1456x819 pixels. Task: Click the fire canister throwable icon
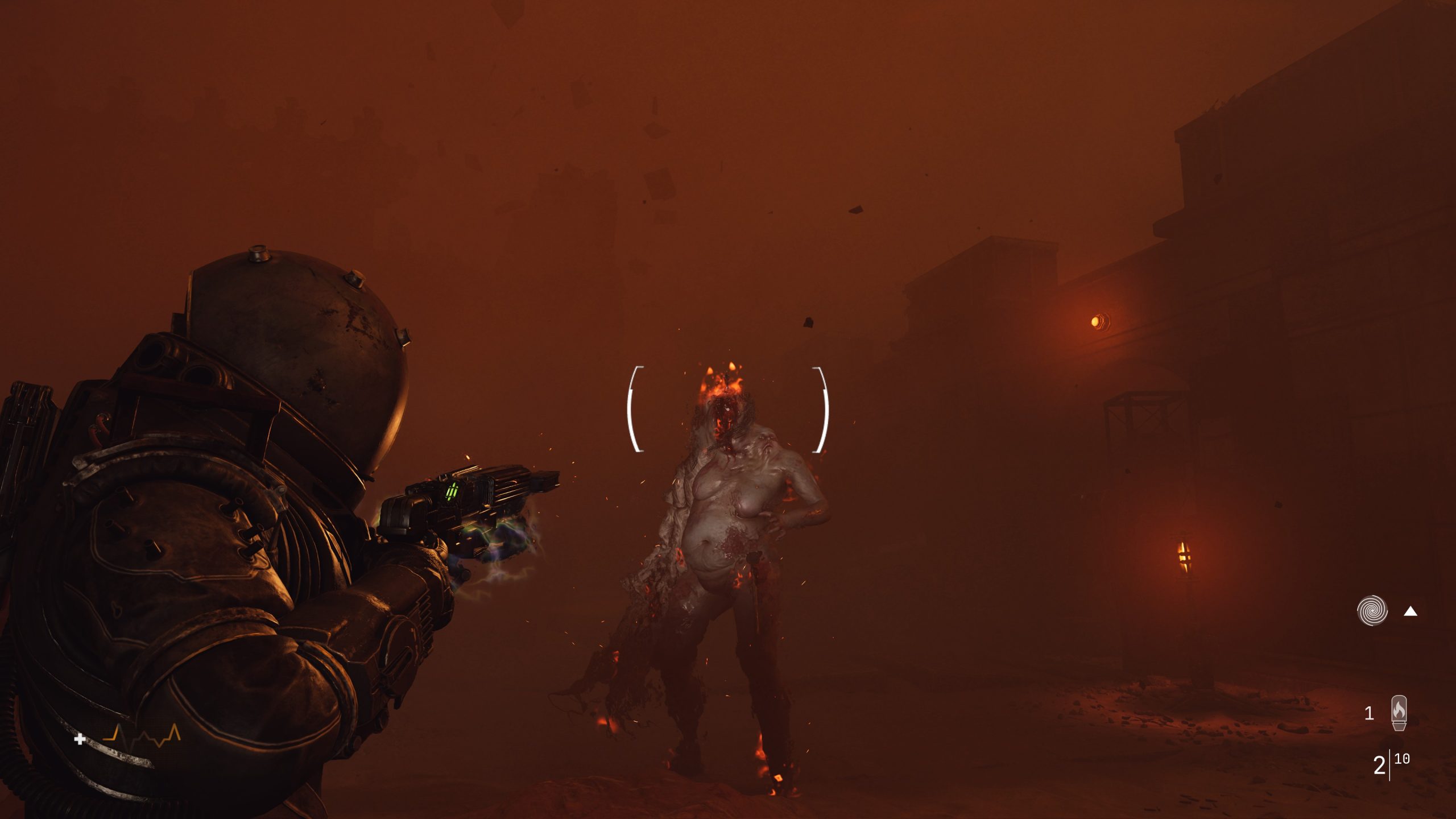pyautogui.click(x=1399, y=713)
